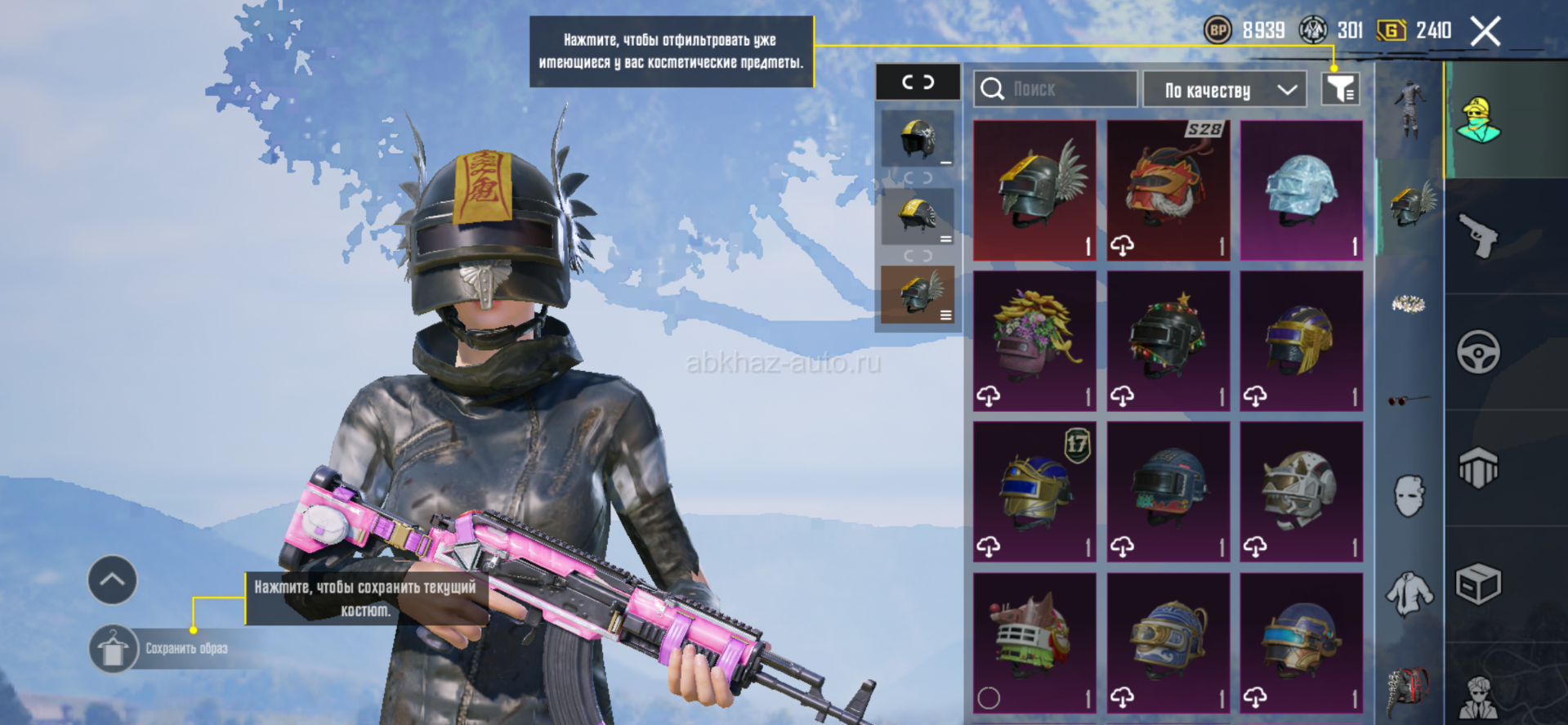1568x725 pixels.
Task: Open the crate box category
Action: coord(1478,584)
